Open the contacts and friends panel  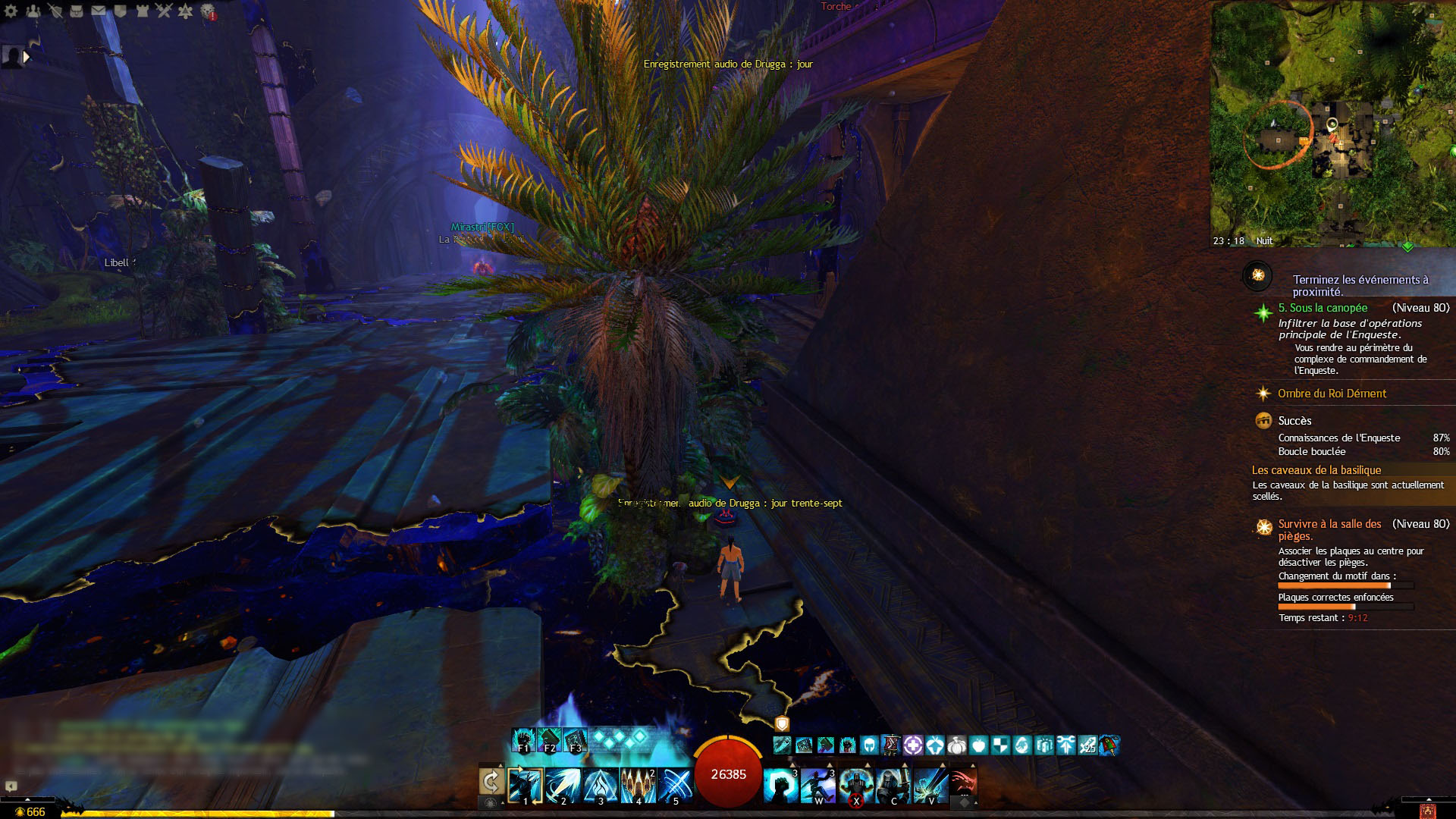point(33,11)
